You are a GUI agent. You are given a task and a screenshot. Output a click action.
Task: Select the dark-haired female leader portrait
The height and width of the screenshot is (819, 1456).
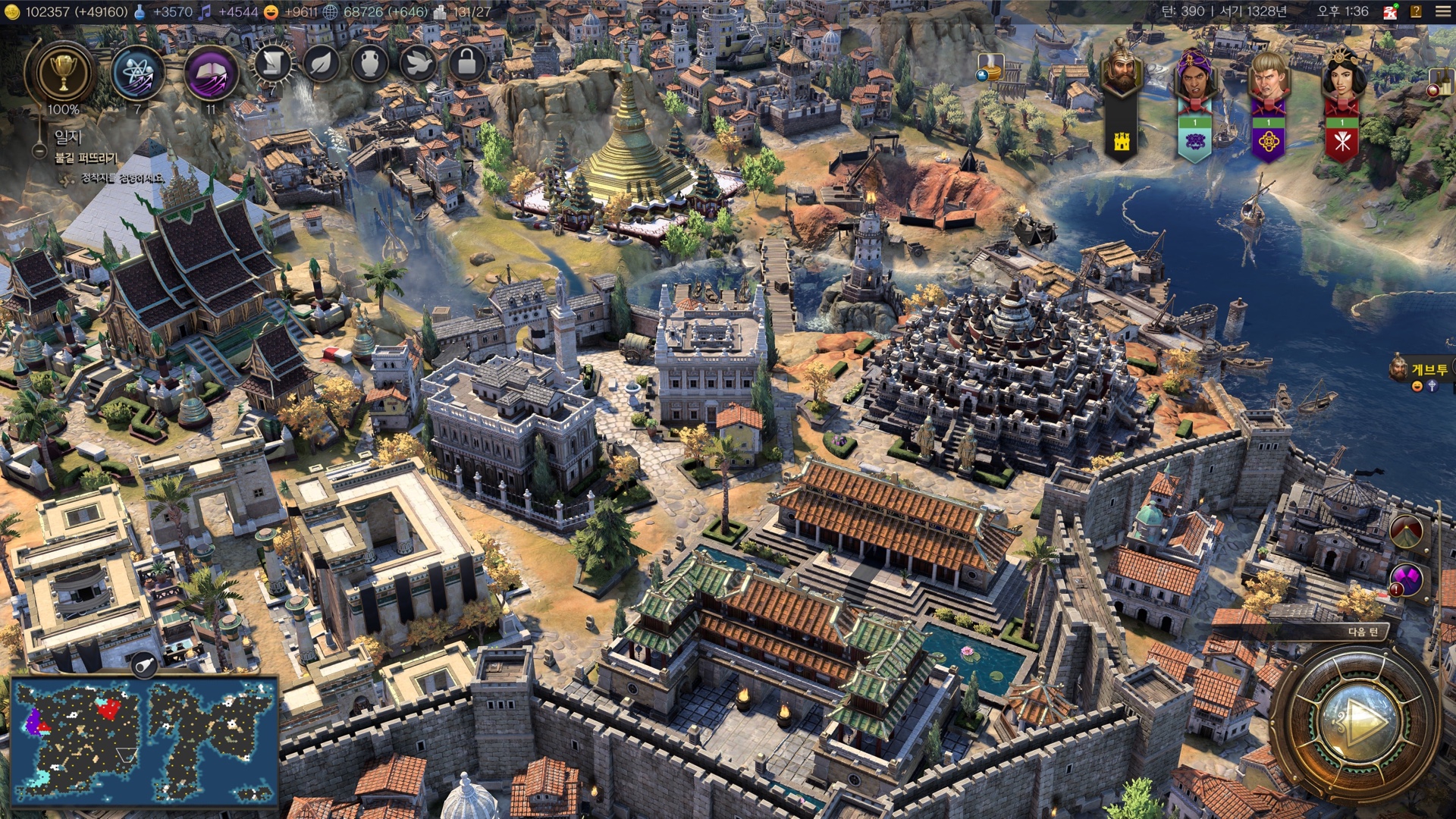click(1341, 76)
